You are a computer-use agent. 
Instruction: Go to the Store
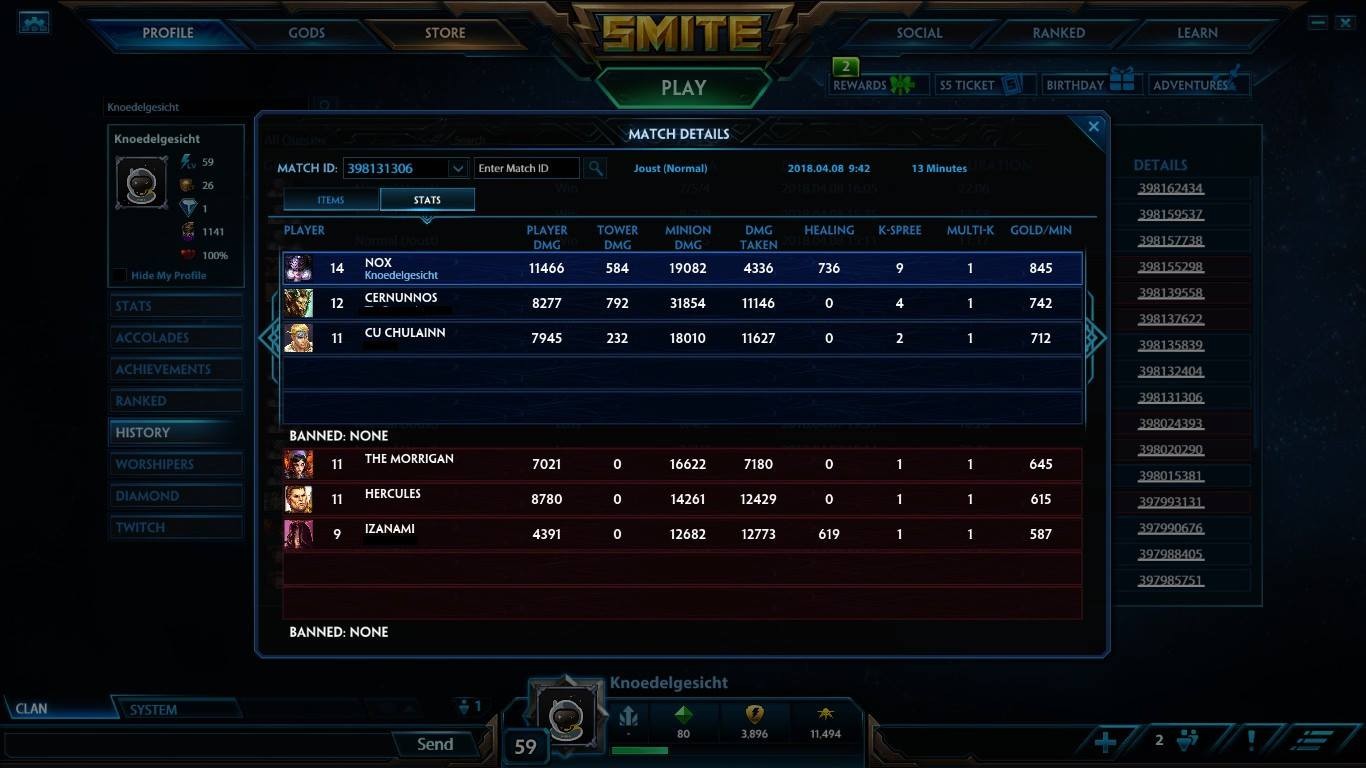click(x=445, y=33)
